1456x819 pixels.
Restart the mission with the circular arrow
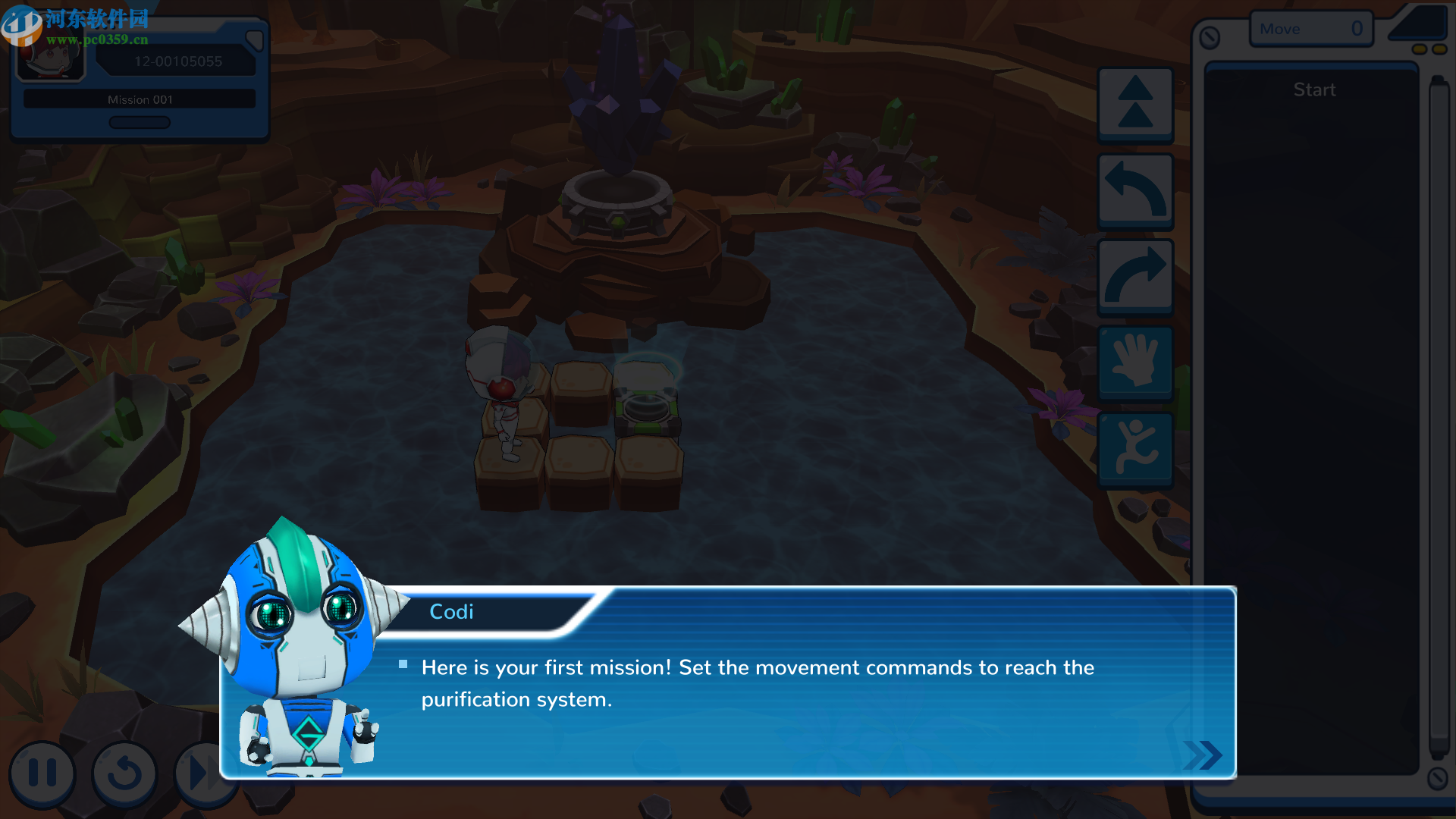[124, 773]
